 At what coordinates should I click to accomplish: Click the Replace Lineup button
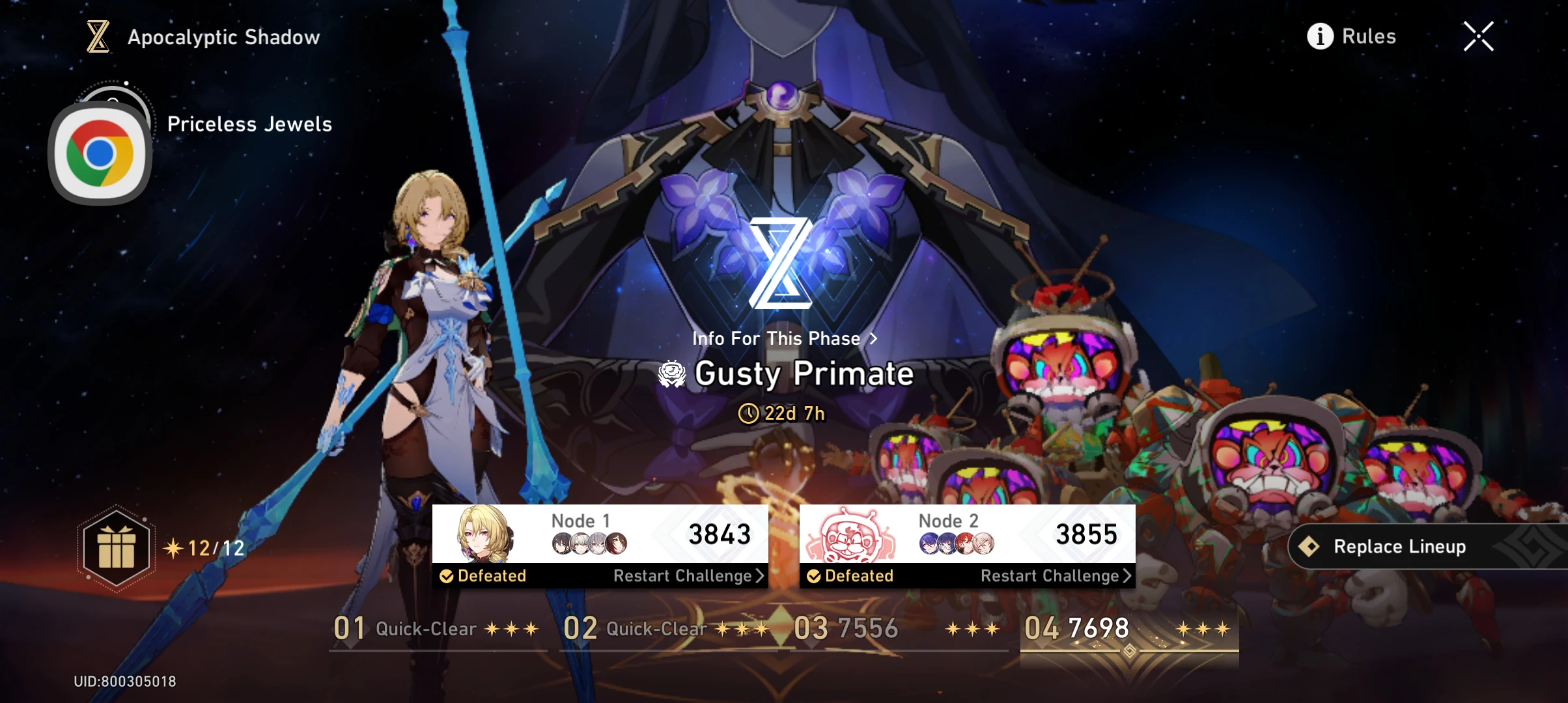pyautogui.click(x=1400, y=546)
